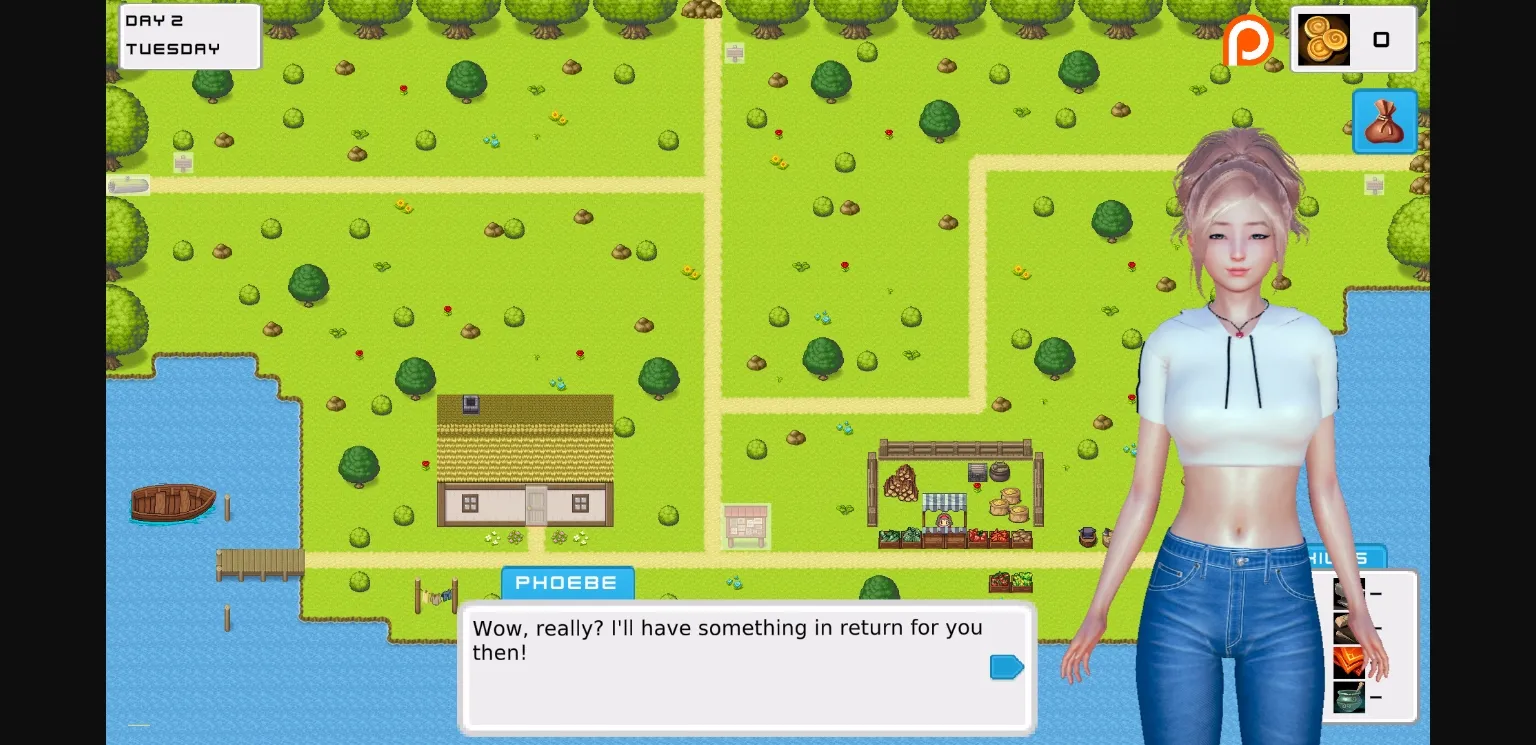The height and width of the screenshot is (745, 1536).
Task: Click the Day 2 Tuesday calendar panel
Action: tap(189, 36)
